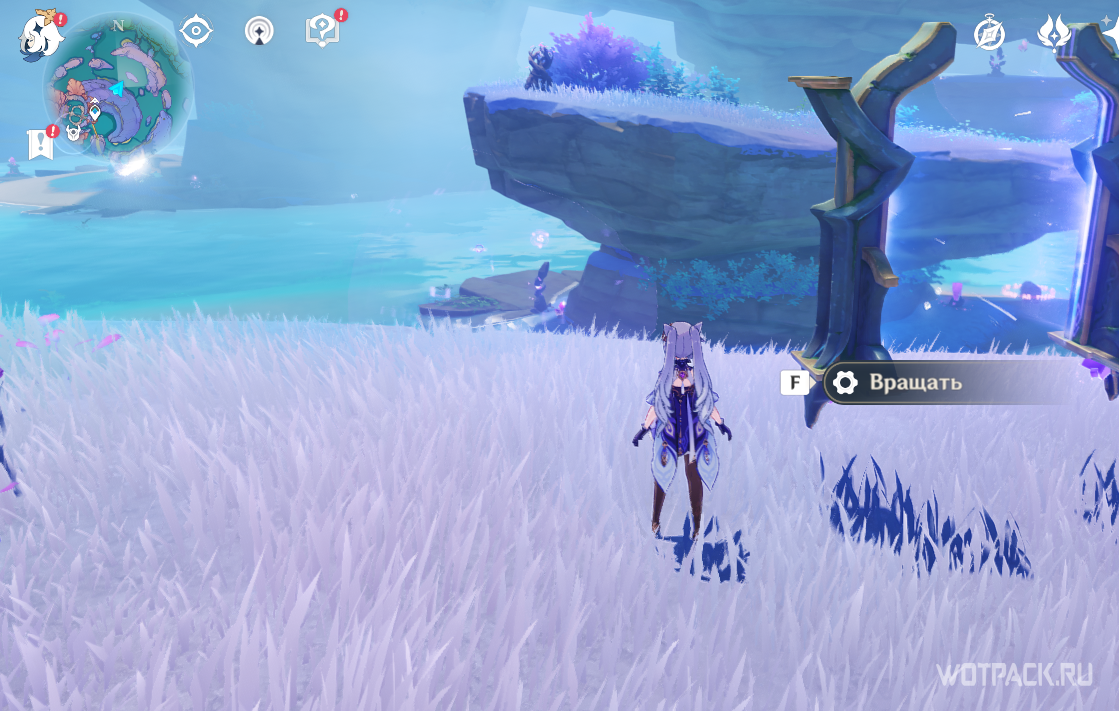Screen dimensions: 1119x711
Task: Click the radiating signal waves icon
Action: point(260,31)
